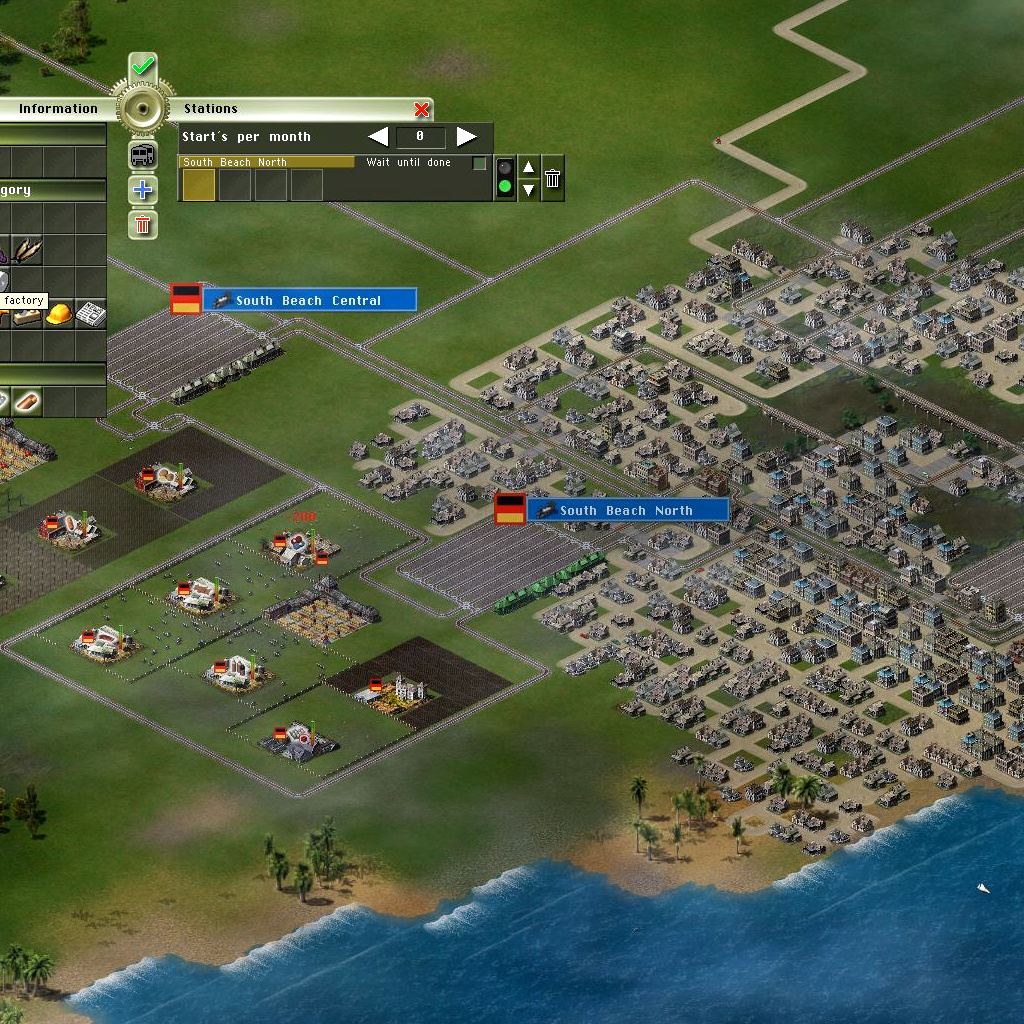
Task: Select the South Beach North station label
Action: click(x=626, y=510)
